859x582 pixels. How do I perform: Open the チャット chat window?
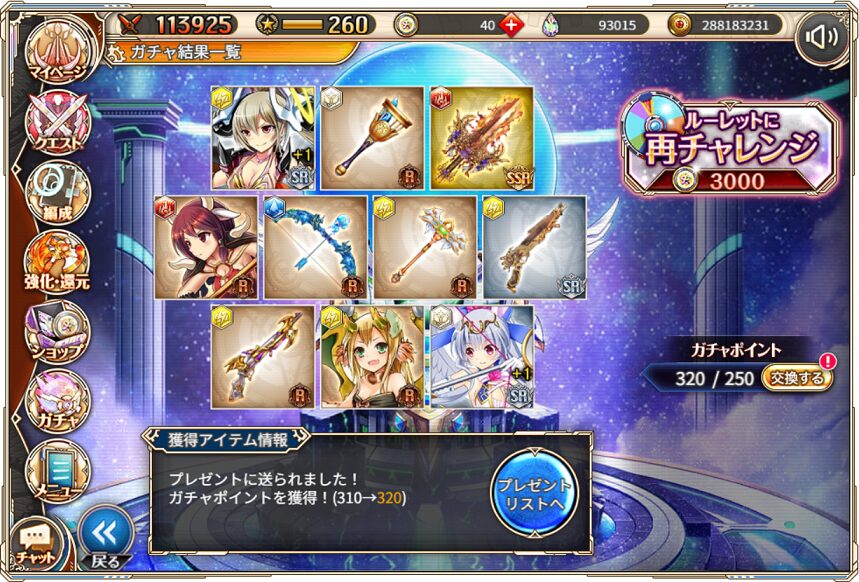[35, 543]
